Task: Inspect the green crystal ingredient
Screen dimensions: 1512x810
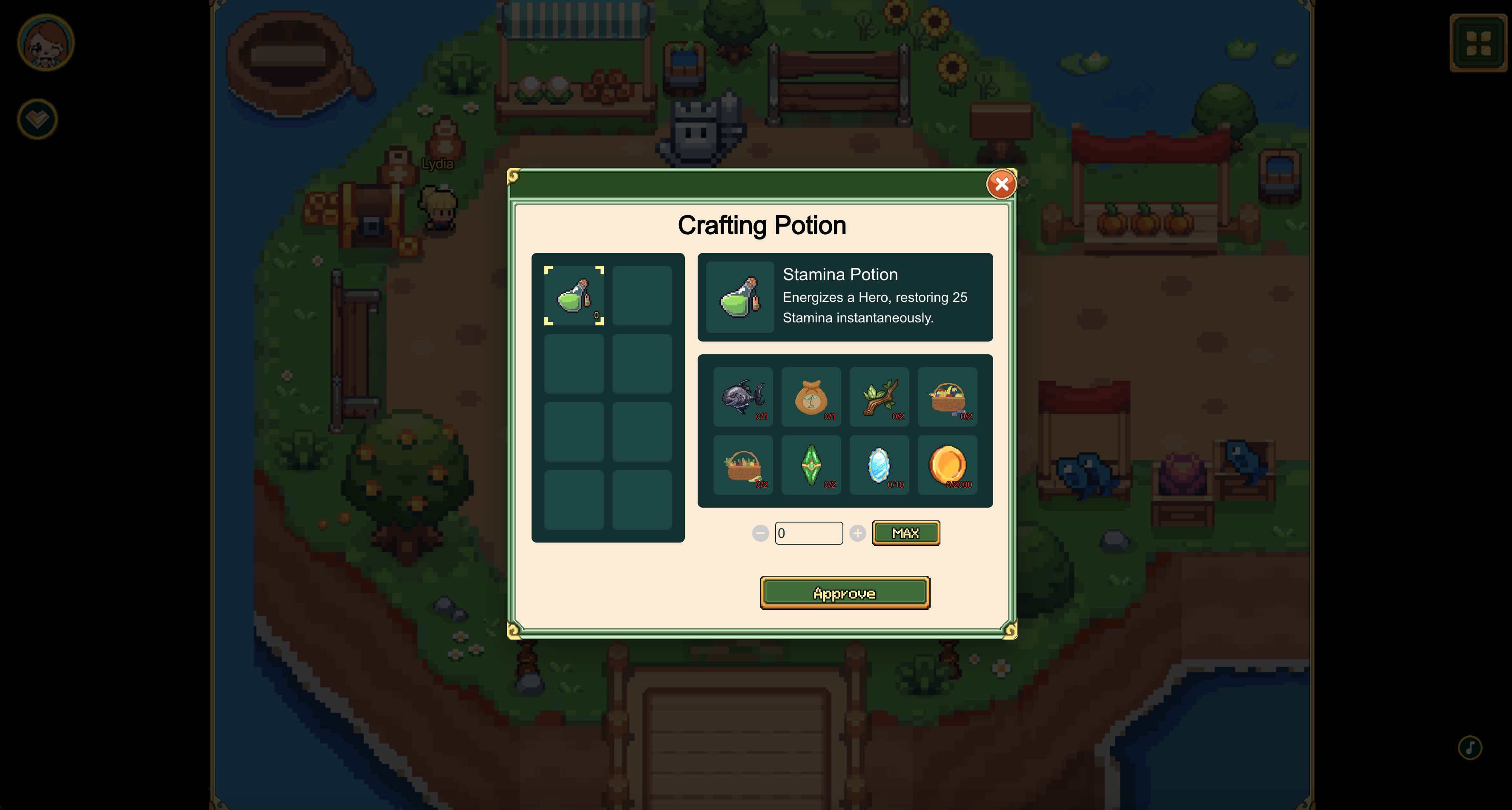Action: (811, 465)
